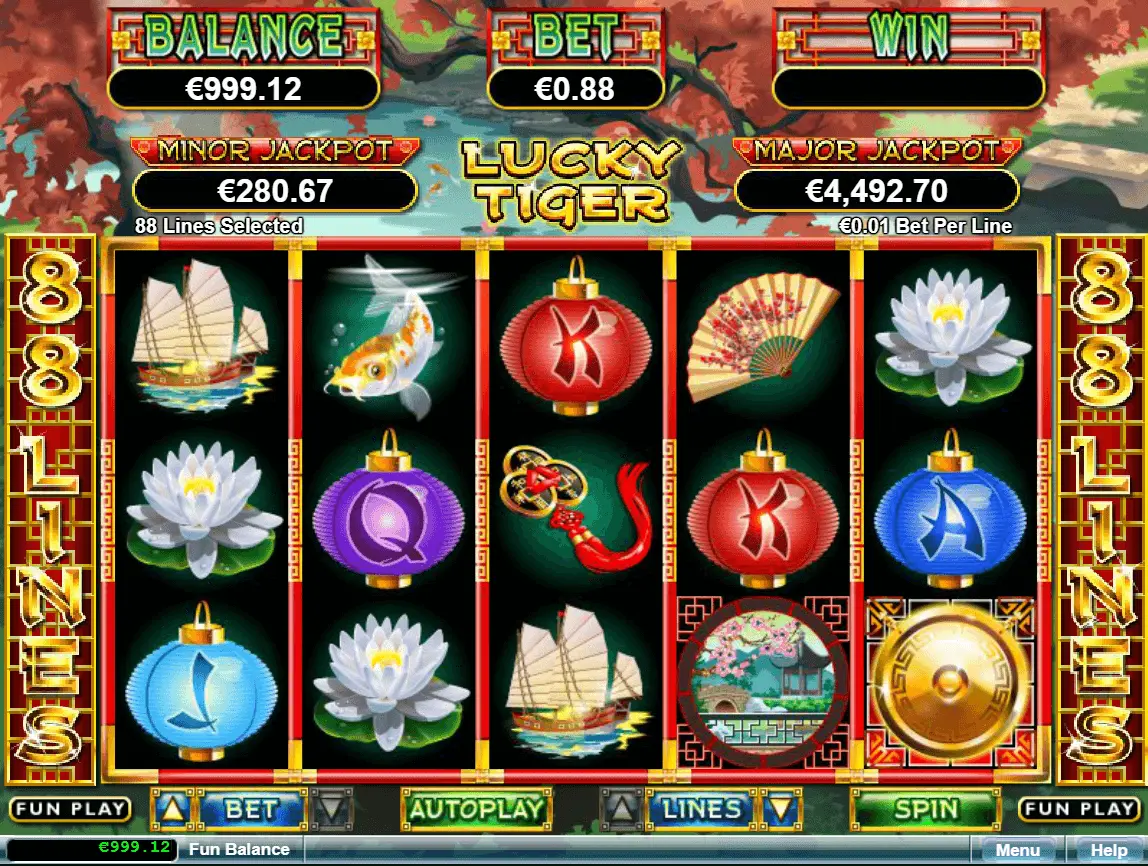
Task: Click the LINES label button
Action: tap(701, 809)
